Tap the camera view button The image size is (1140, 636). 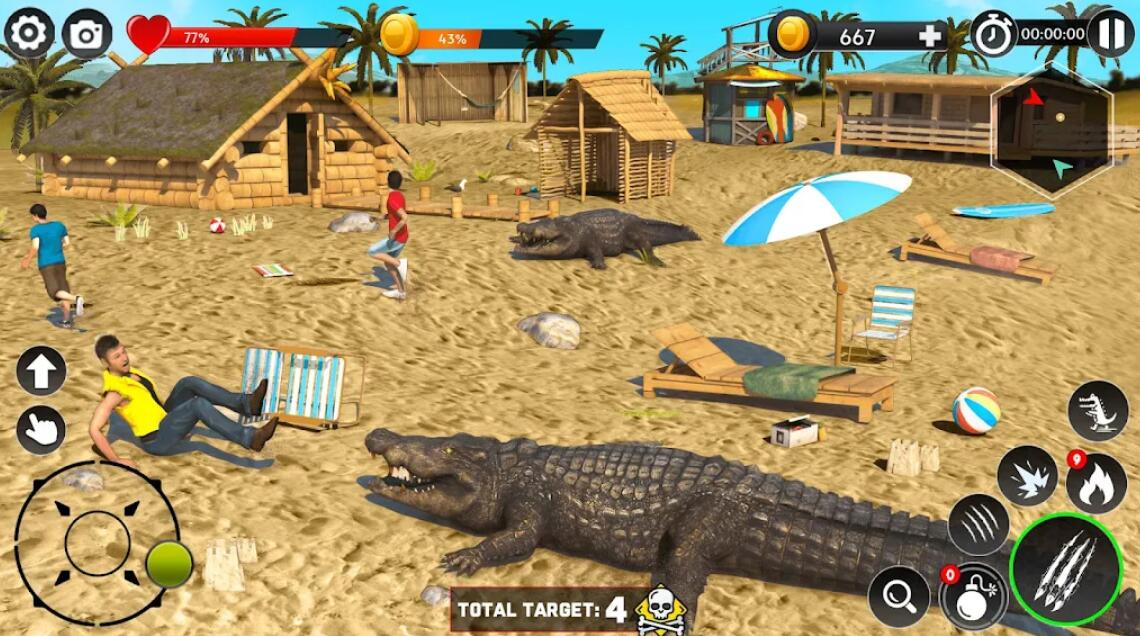coord(87,35)
